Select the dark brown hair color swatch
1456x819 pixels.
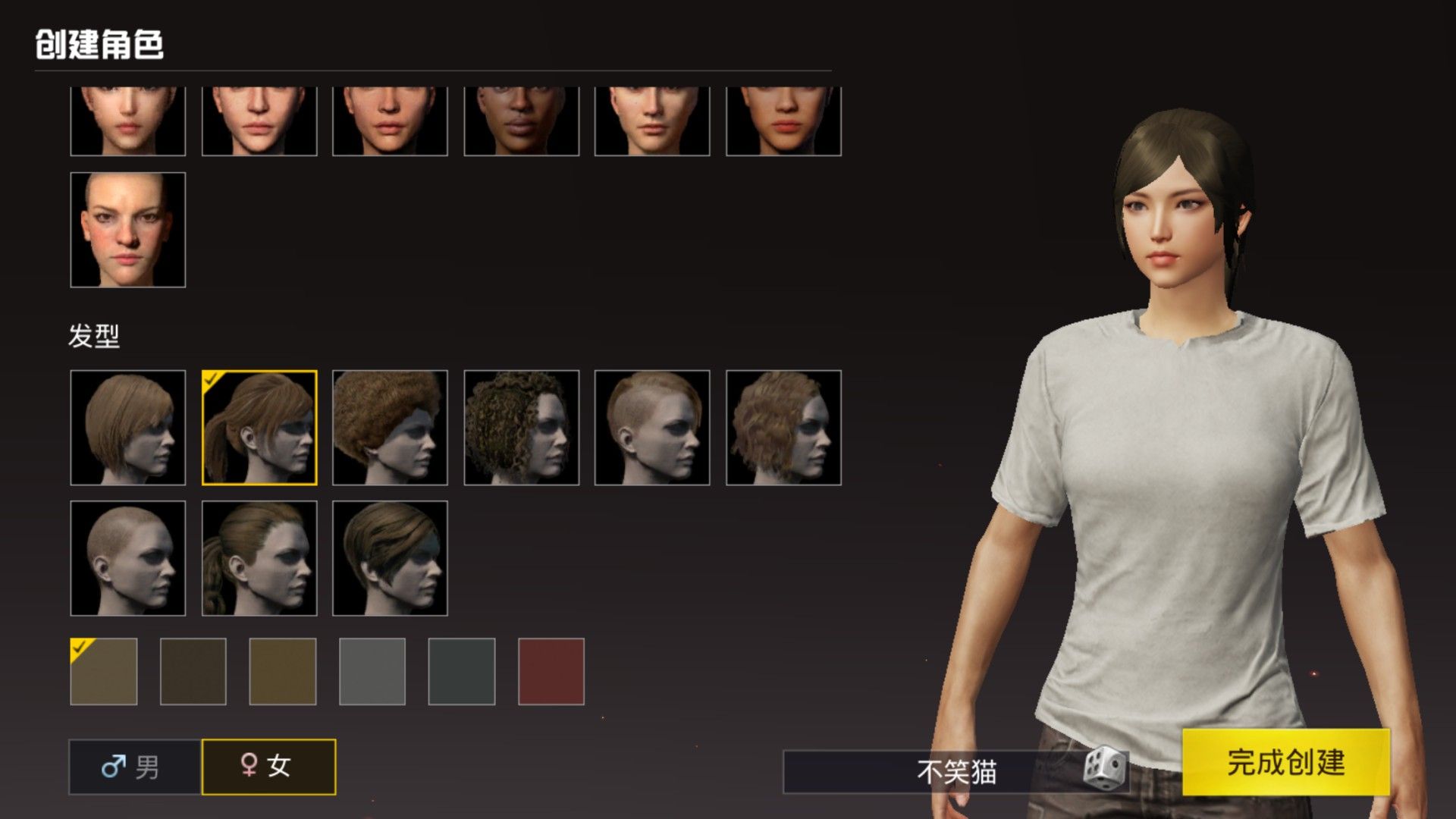click(193, 671)
